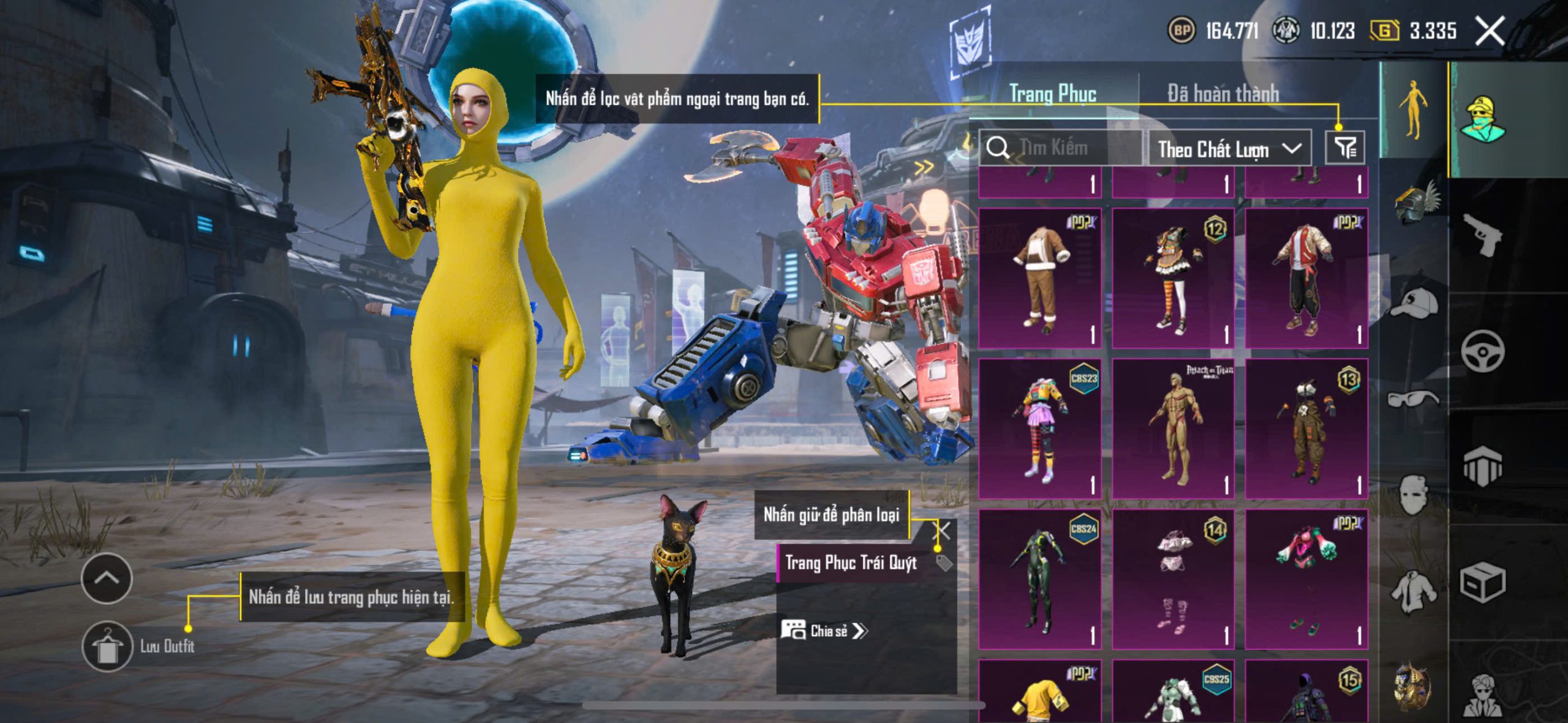Open the Theo Chất Lượng sort dropdown
This screenshot has height=723, width=1568.
(x=1229, y=149)
